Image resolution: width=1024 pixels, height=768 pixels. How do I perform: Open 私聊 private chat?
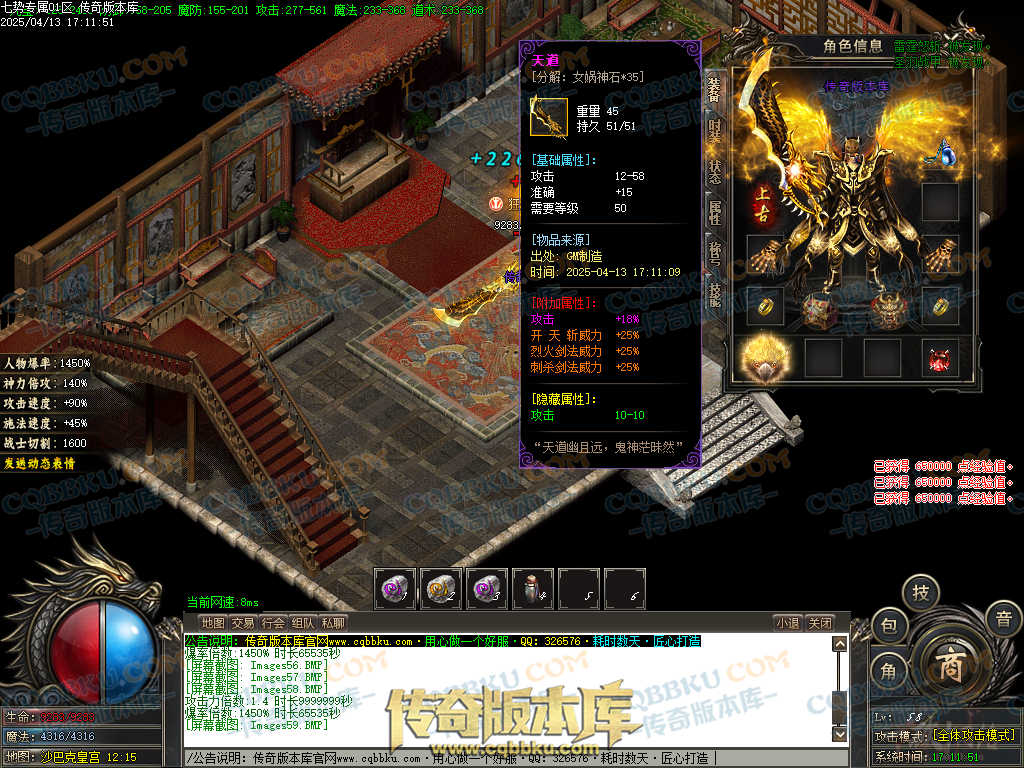pyautogui.click(x=333, y=622)
